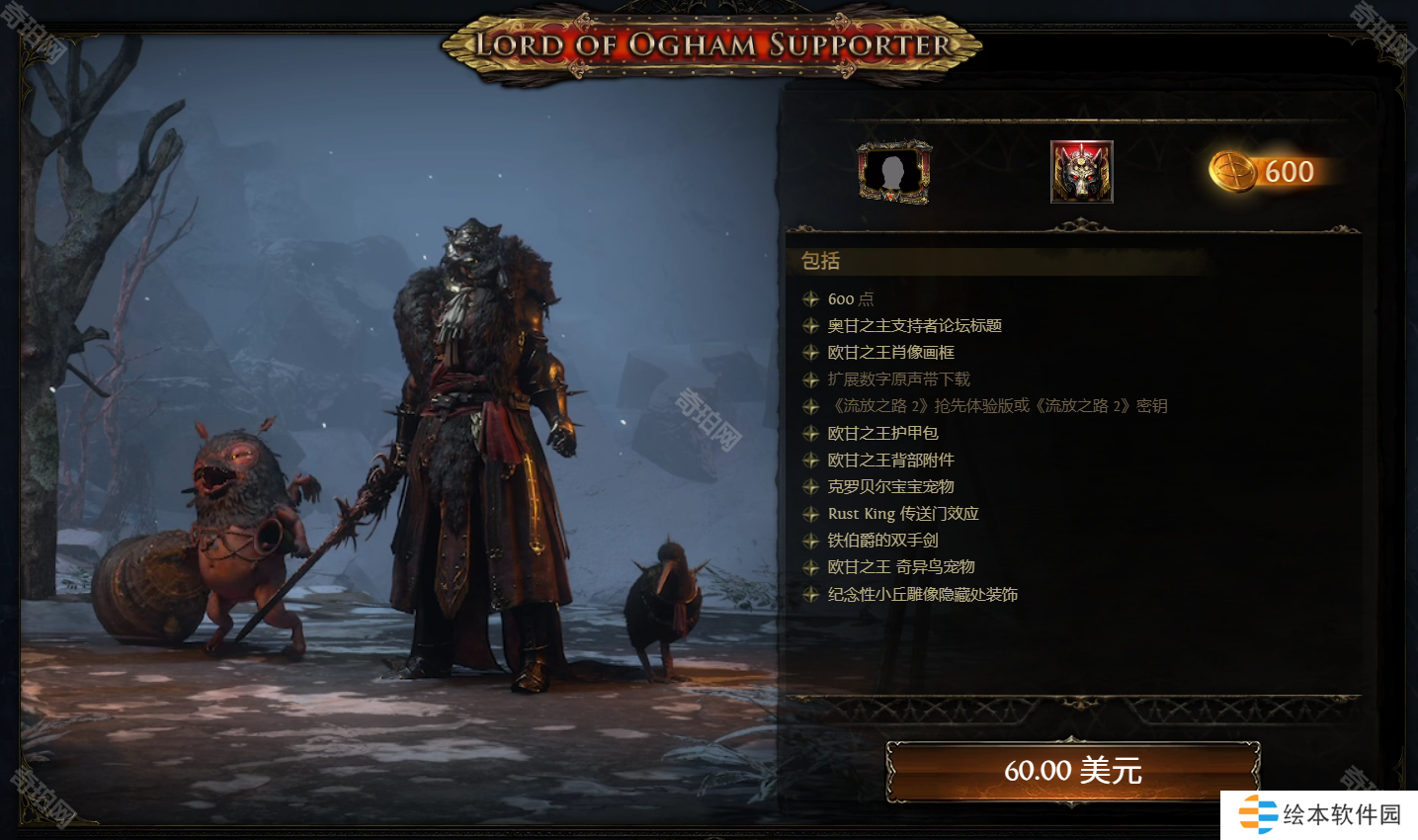This screenshot has height=840, width=1418.
Task: Select the 《流放之路 2》抢先体验版 key entry
Action: pos(998,406)
